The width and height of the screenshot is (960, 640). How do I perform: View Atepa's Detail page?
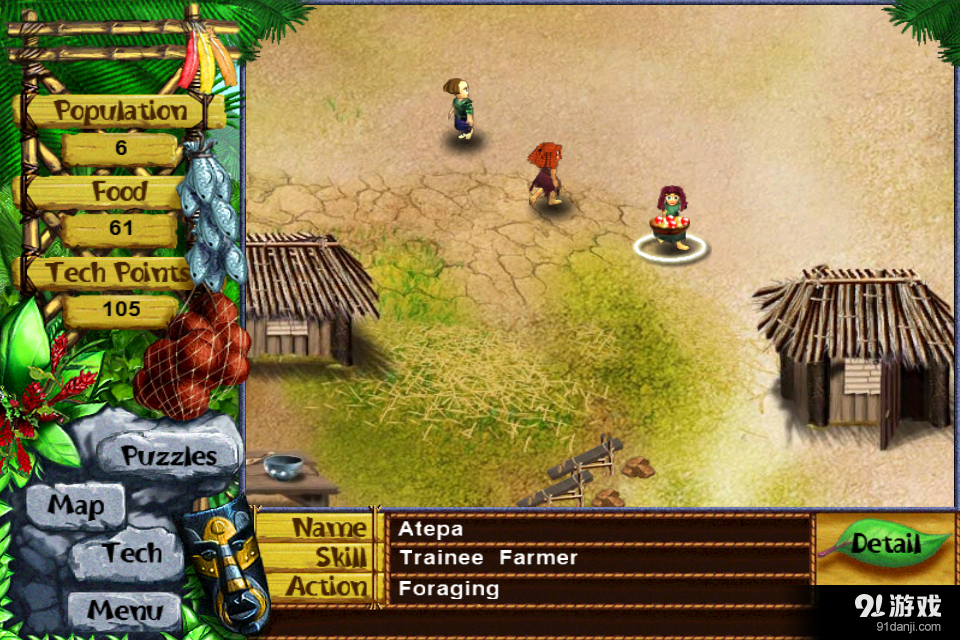click(x=885, y=545)
